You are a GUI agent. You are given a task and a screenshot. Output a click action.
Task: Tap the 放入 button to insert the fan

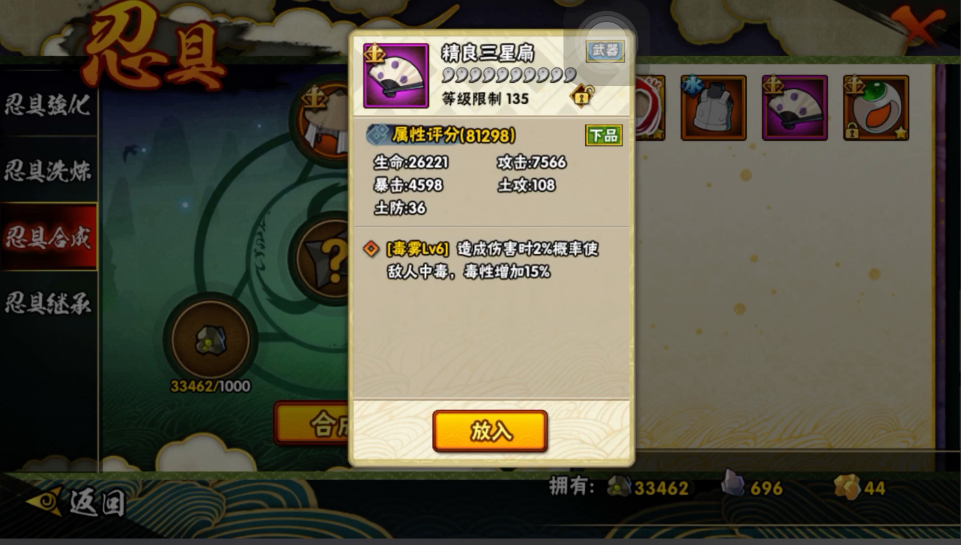tap(490, 431)
